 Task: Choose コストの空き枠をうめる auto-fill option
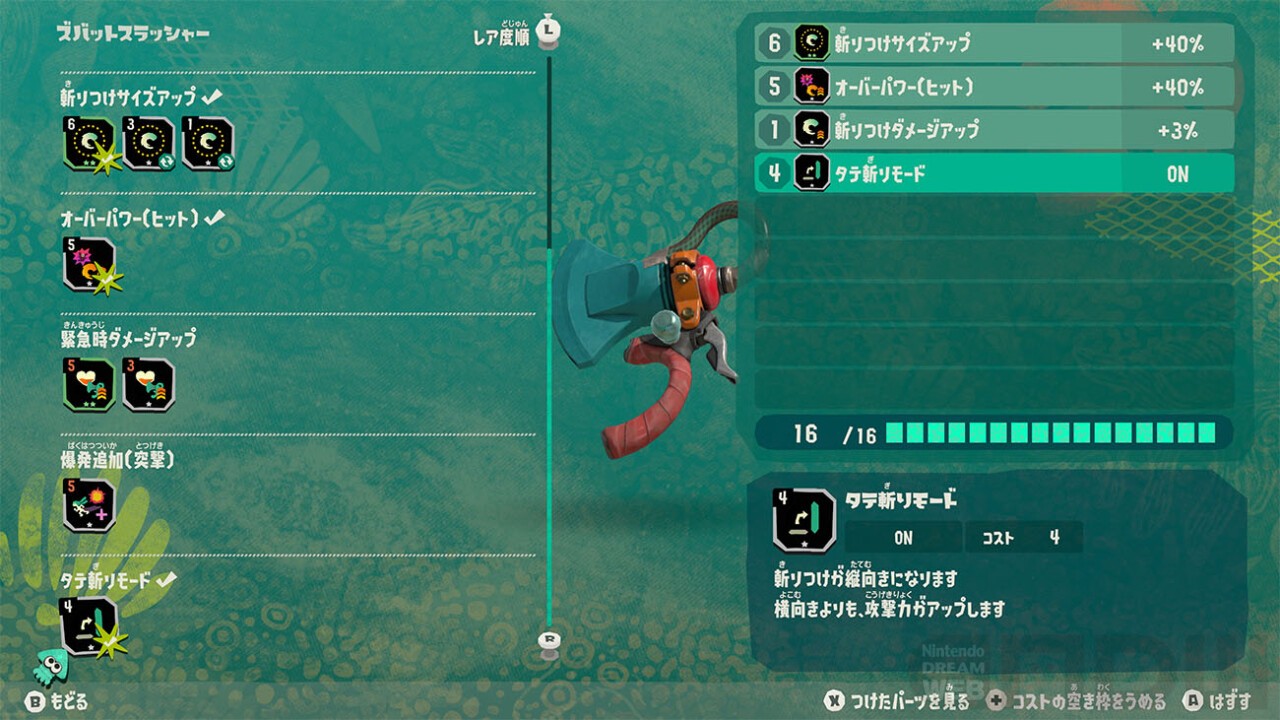[x=1076, y=701]
